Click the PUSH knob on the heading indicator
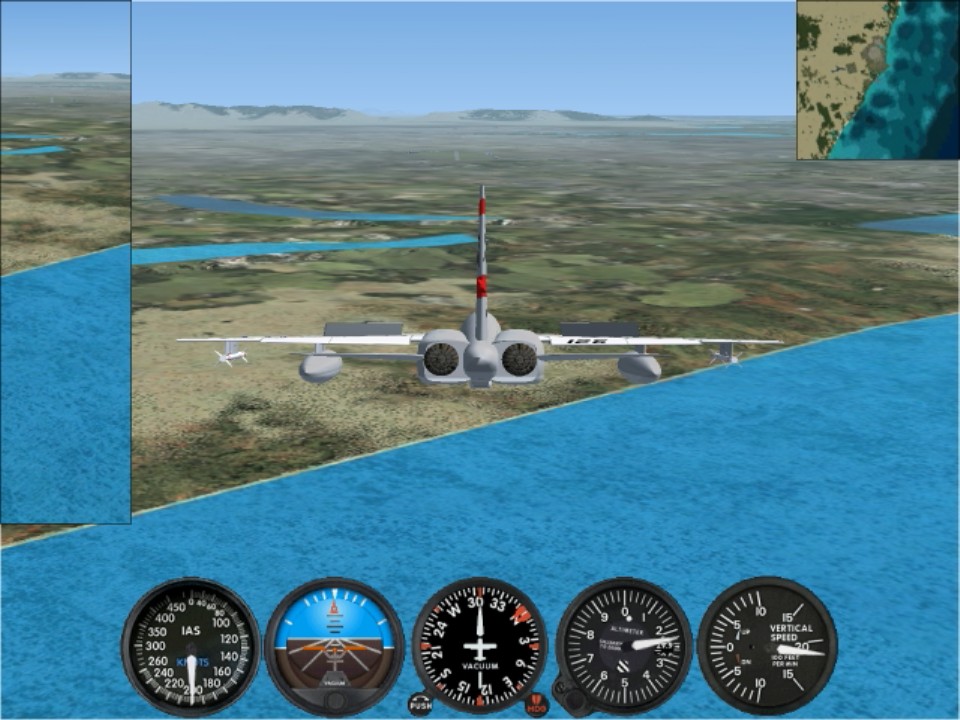This screenshot has width=960, height=720. point(420,704)
